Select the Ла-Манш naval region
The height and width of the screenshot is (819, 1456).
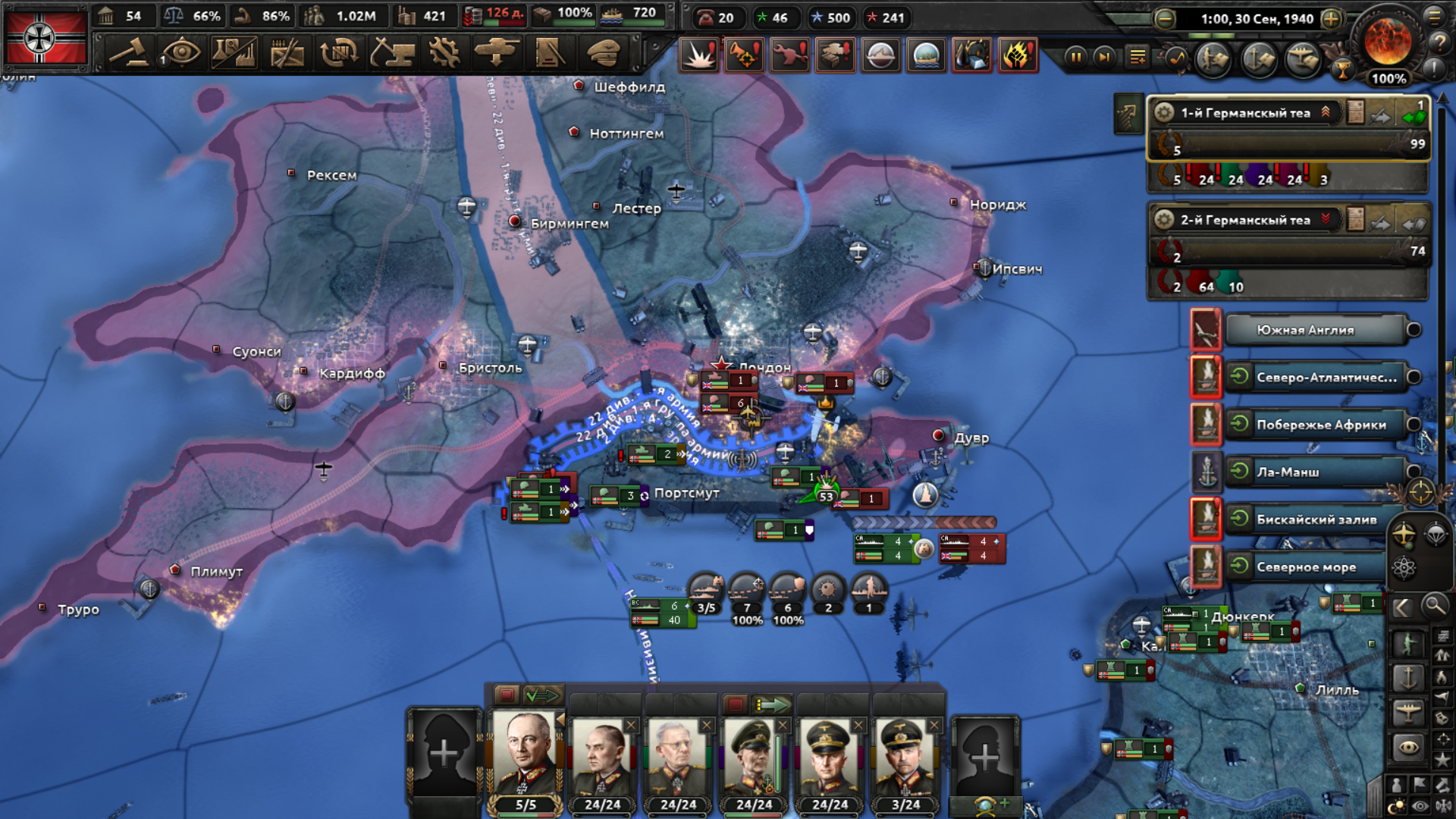(1314, 472)
